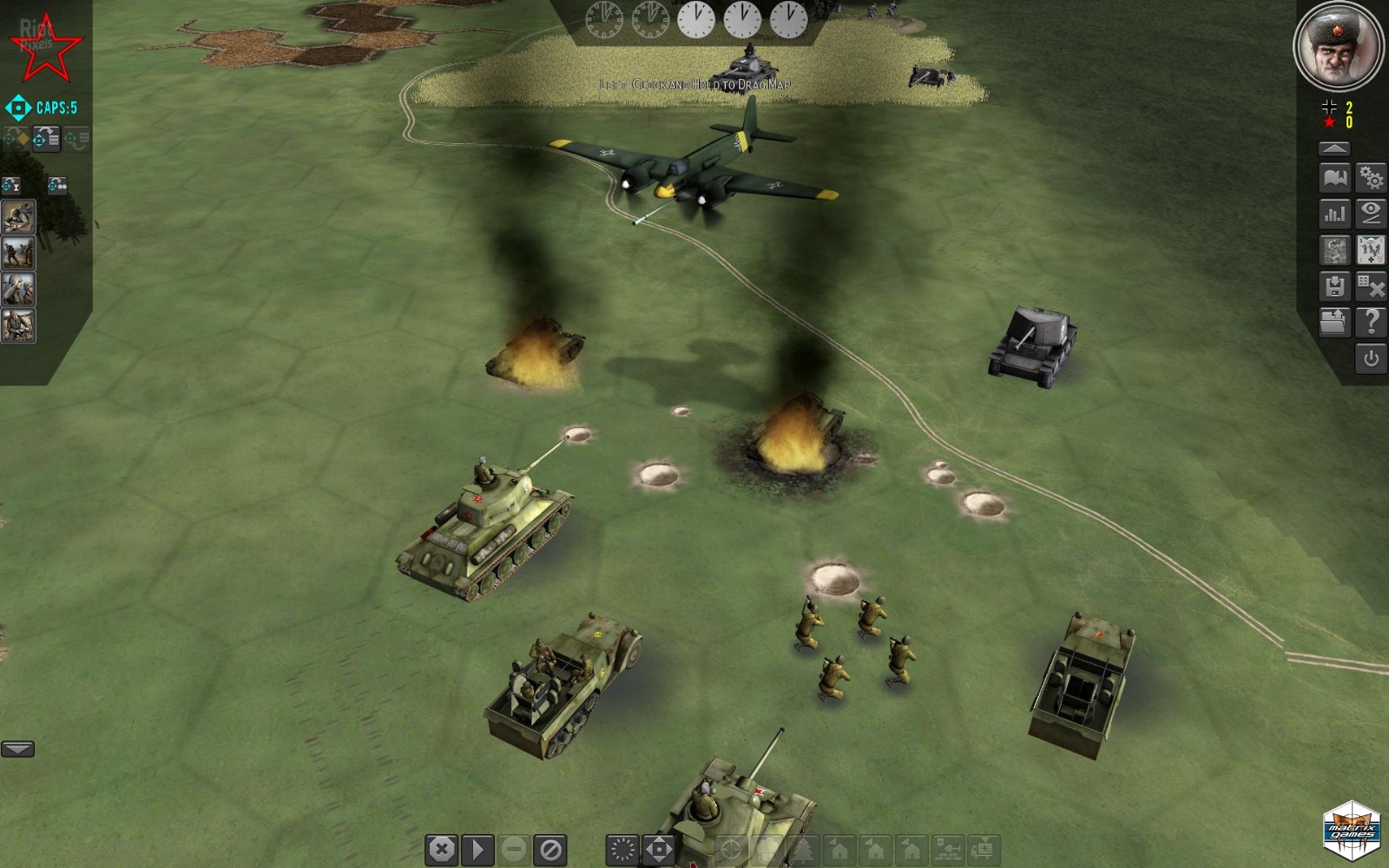Collapse the right menu with the up arrow
The width and height of the screenshot is (1389, 868).
tap(1334, 148)
